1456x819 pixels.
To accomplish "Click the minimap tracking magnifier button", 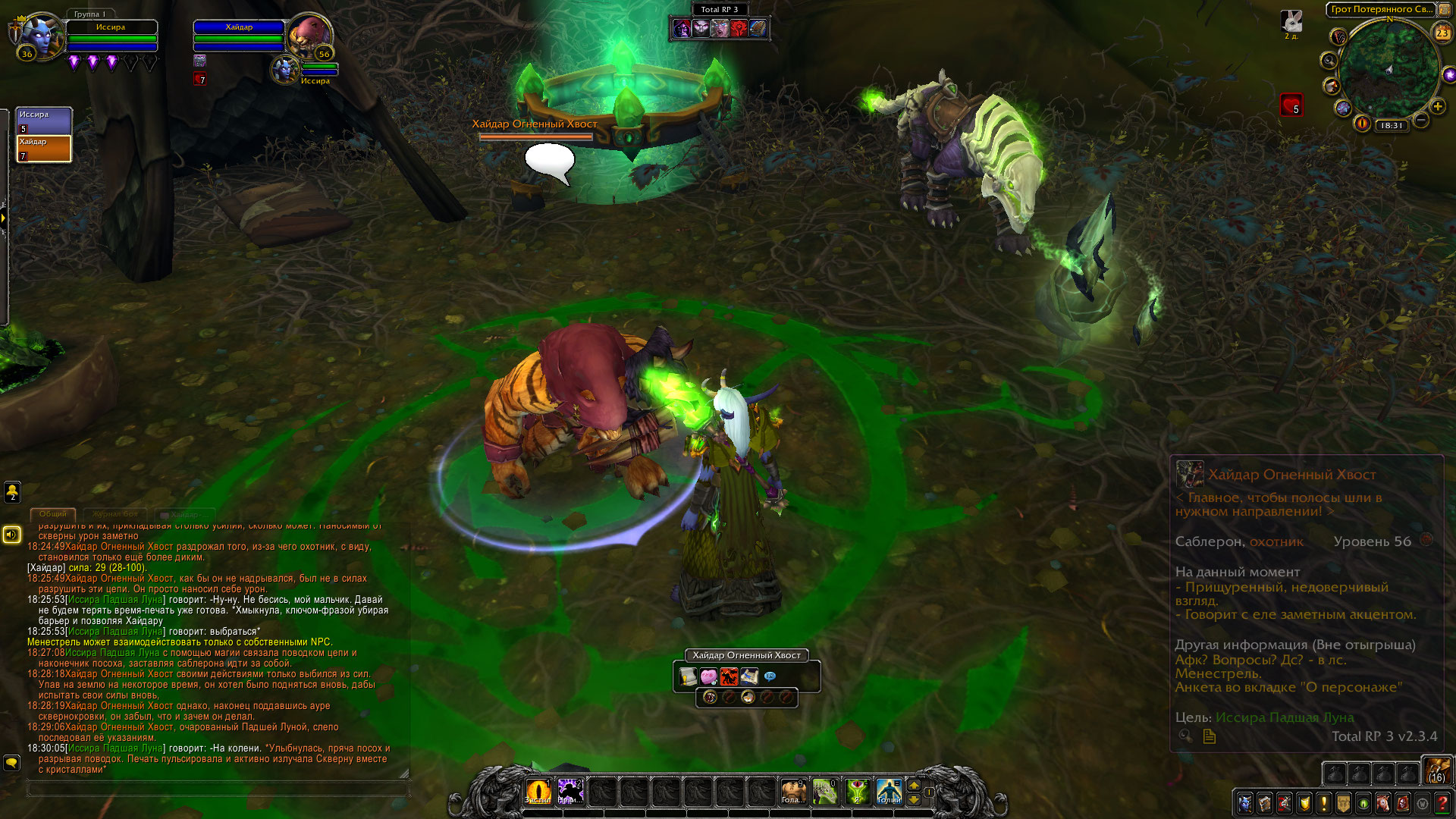I will point(1329,60).
